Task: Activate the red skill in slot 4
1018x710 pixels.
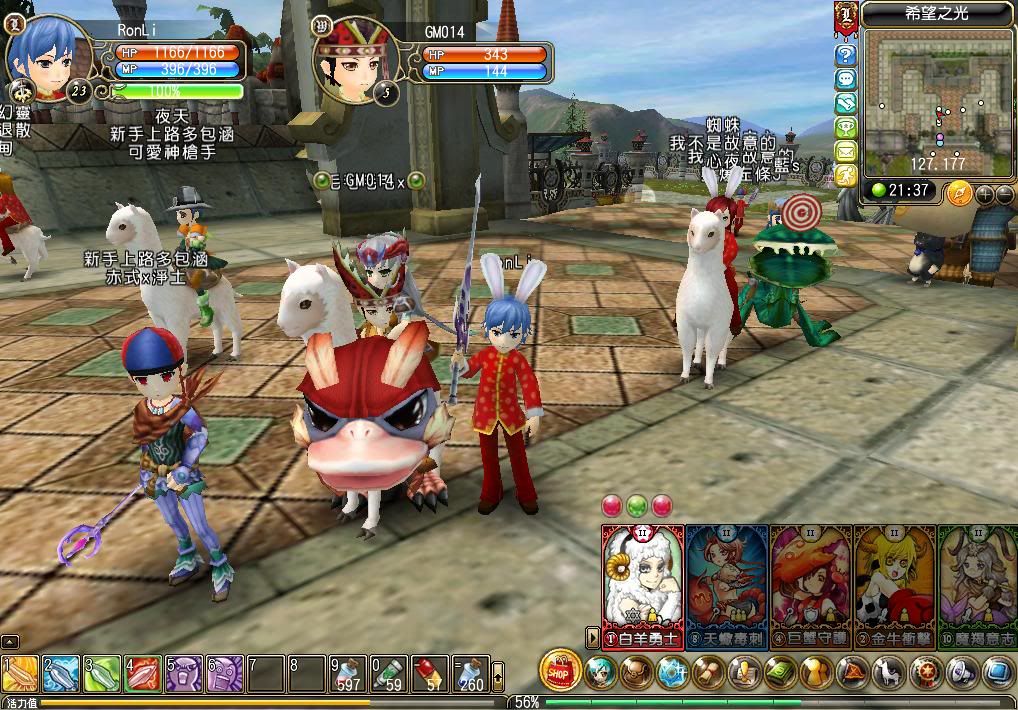Action: point(143,673)
